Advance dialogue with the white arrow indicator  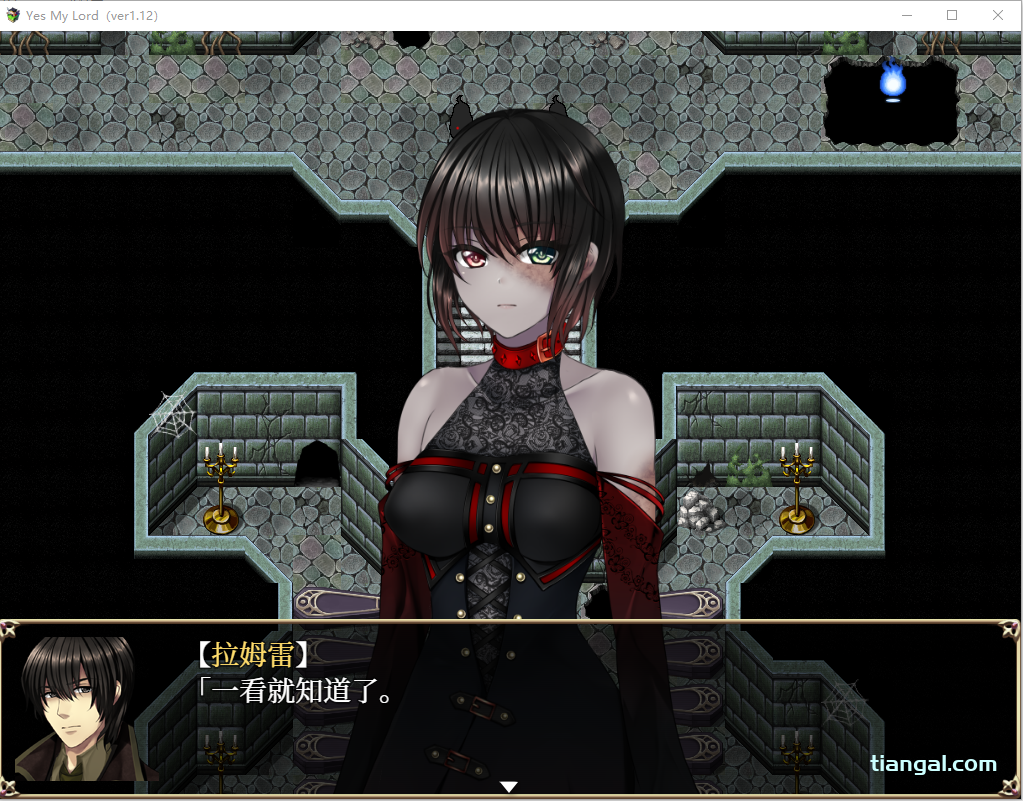[509, 787]
